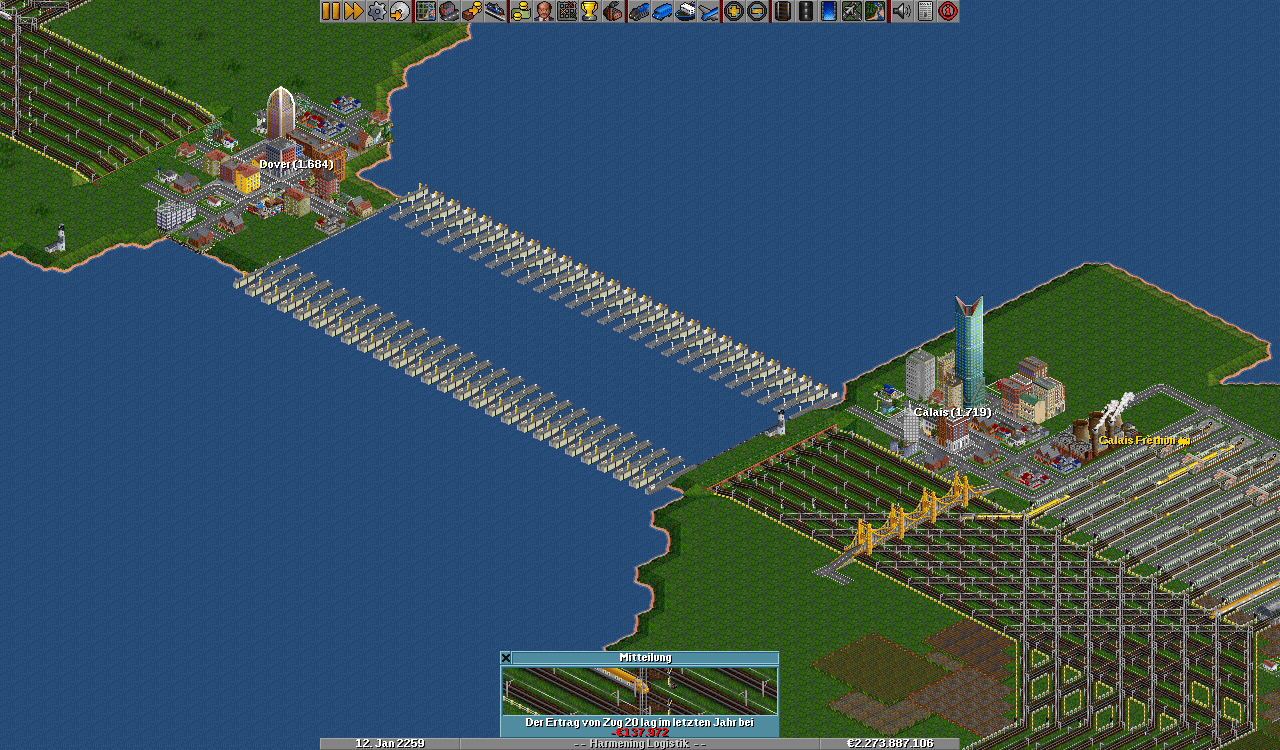The height and width of the screenshot is (750, 1280).
Task: Open company info via the manager face
Action: [544, 11]
